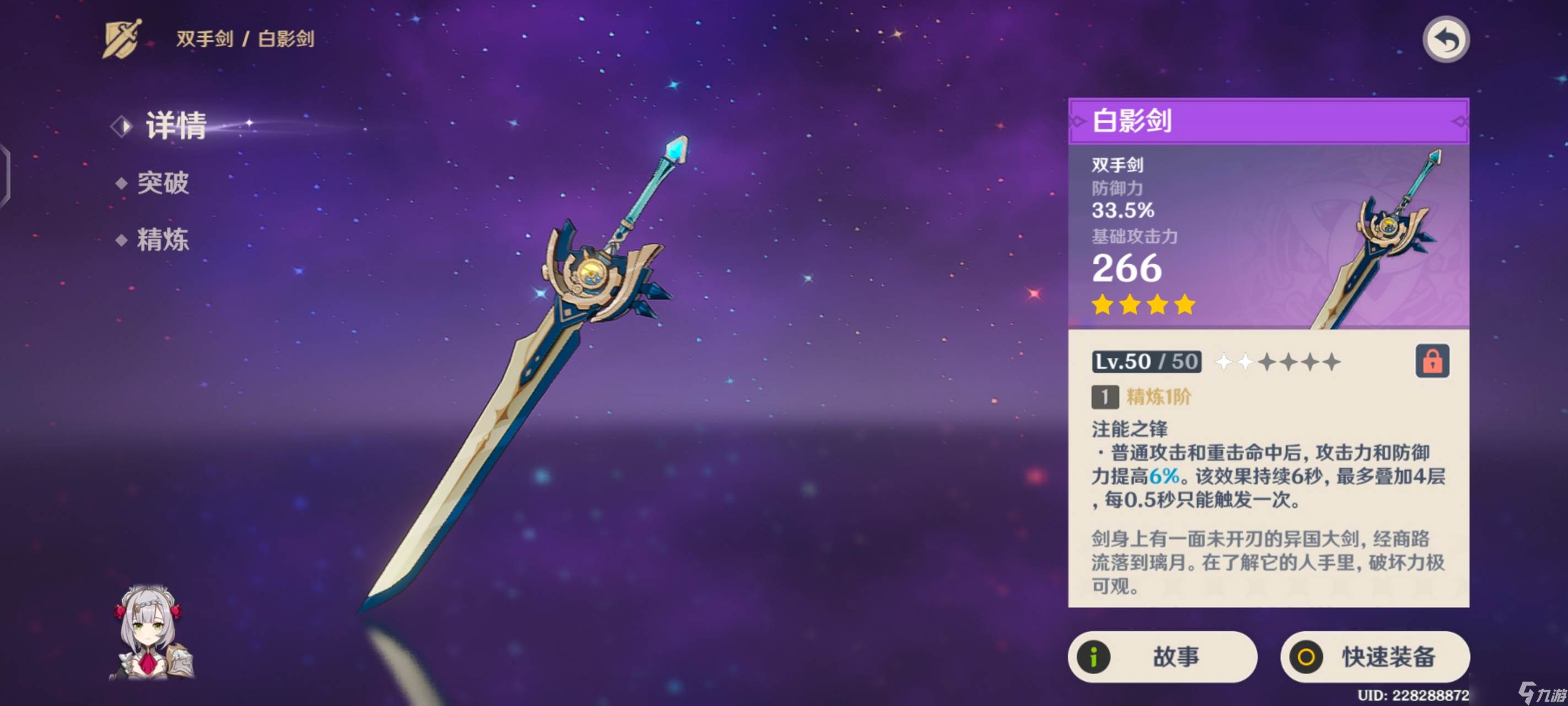Open the 突破 ascension tab
1568x706 pixels.
[x=162, y=183]
